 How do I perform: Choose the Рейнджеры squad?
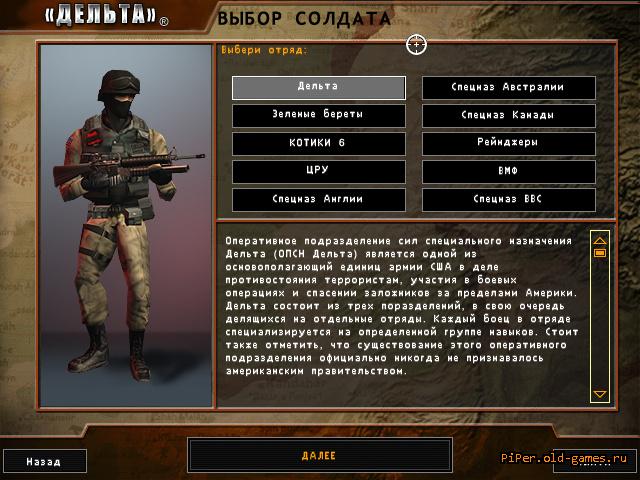[x=508, y=143]
